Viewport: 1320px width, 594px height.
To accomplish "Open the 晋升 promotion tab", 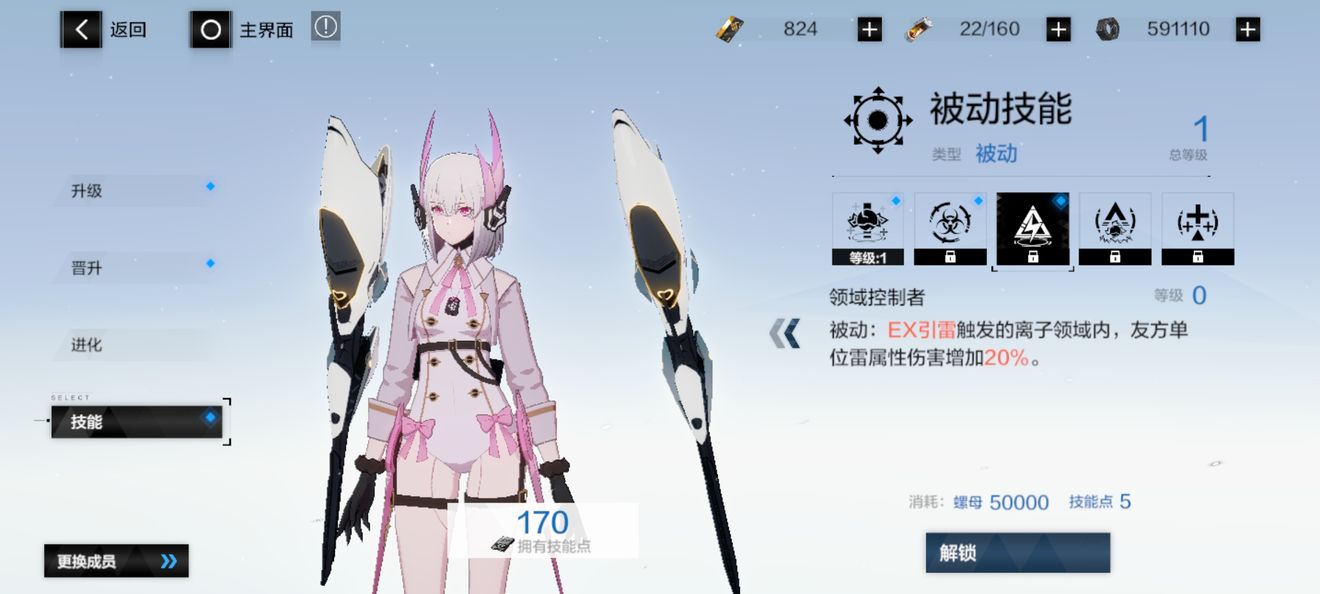I will click(135, 268).
